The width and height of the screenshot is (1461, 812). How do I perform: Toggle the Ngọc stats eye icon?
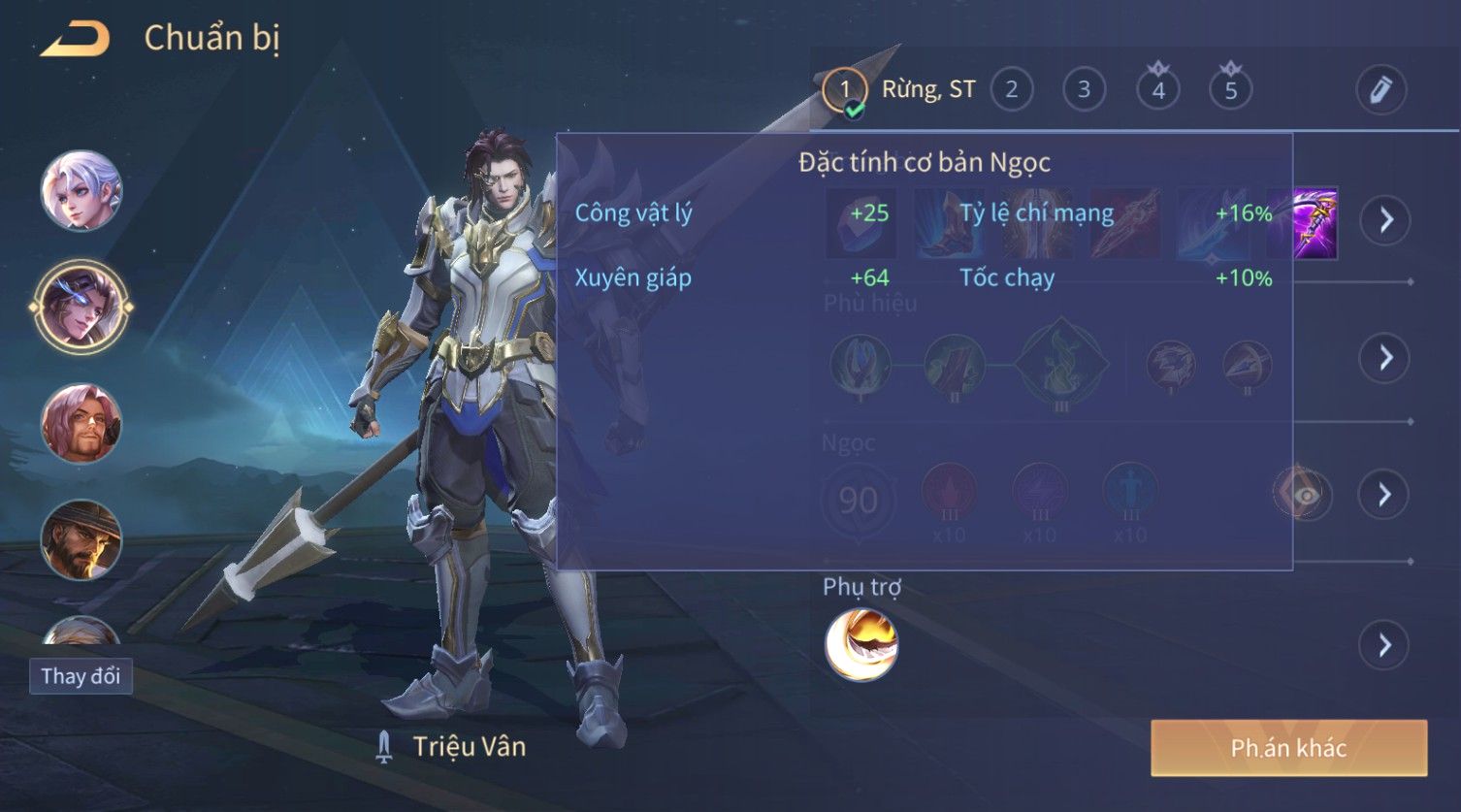pos(1305,495)
